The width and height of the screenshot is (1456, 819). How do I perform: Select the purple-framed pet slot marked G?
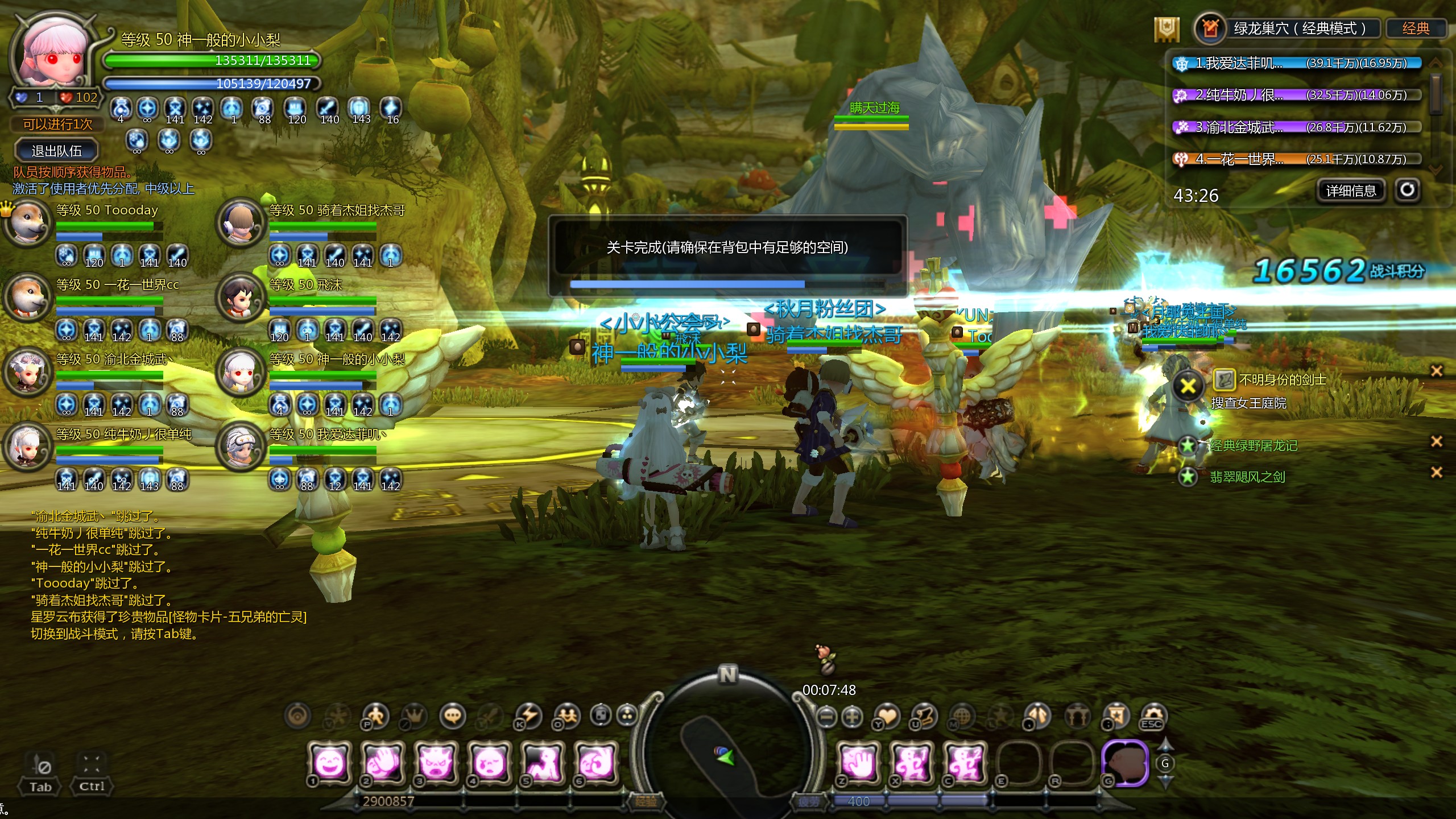(1125, 762)
